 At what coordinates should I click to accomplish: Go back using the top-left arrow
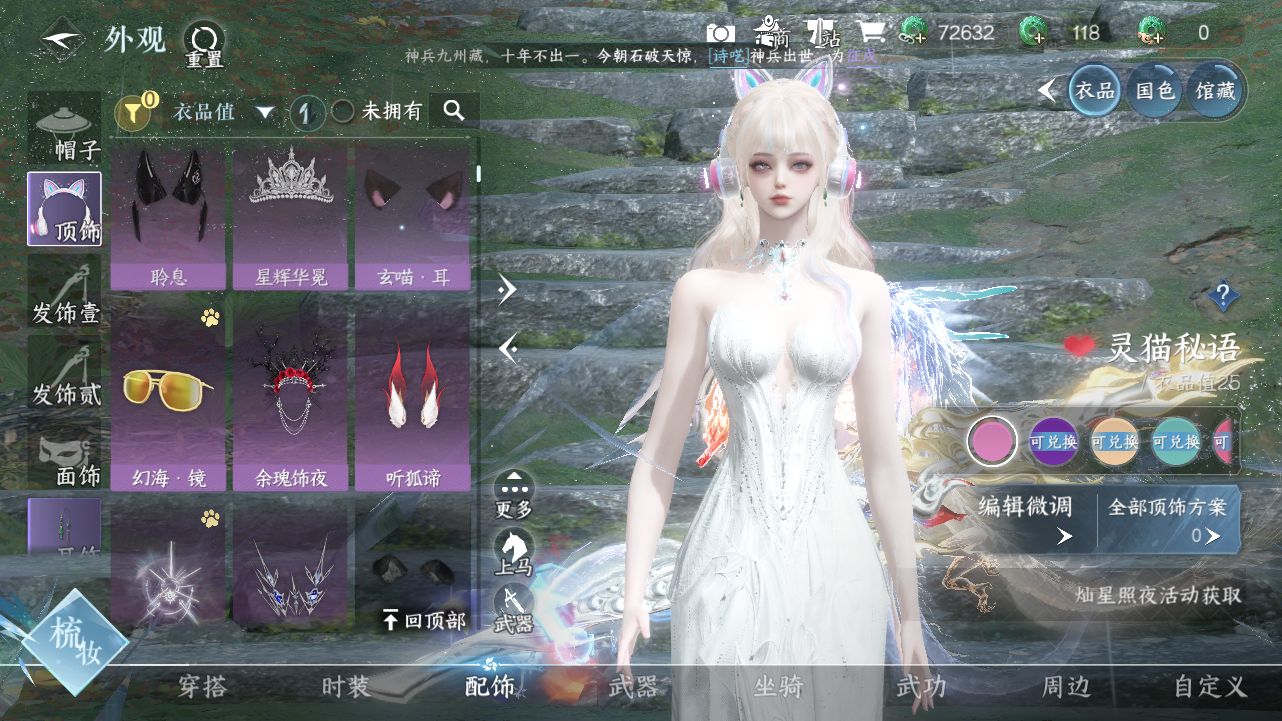pos(59,41)
